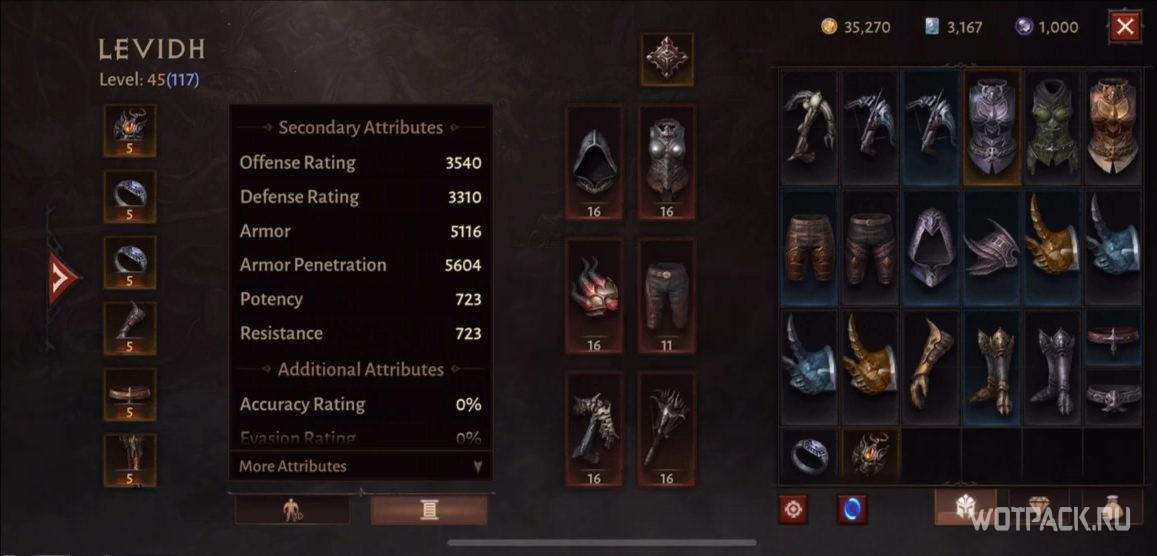Viewport: 1157px width, 556px height.
Task: Select the equipped hood helmet slot
Action: (594, 162)
